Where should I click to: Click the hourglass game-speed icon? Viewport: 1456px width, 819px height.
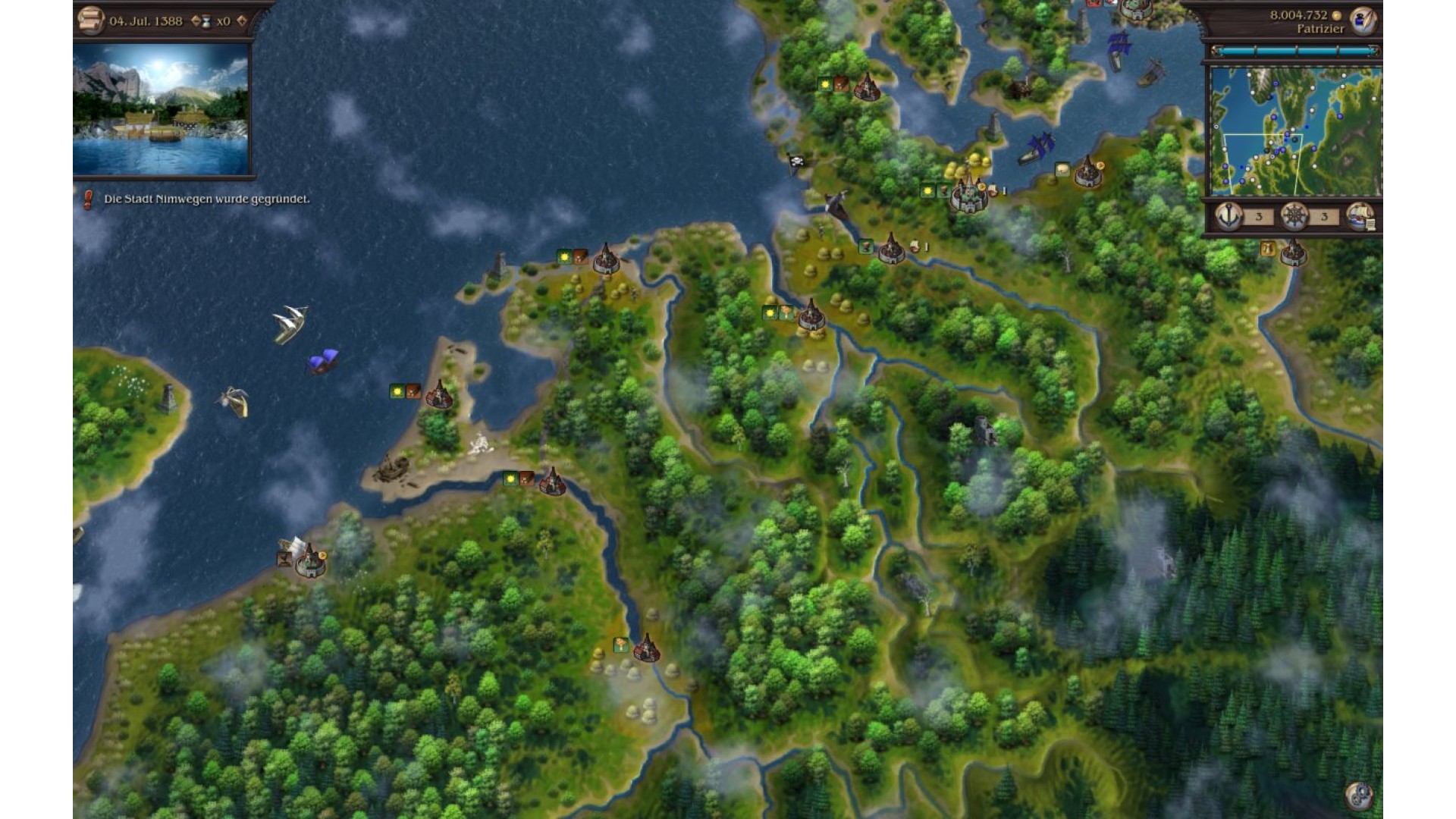point(207,21)
